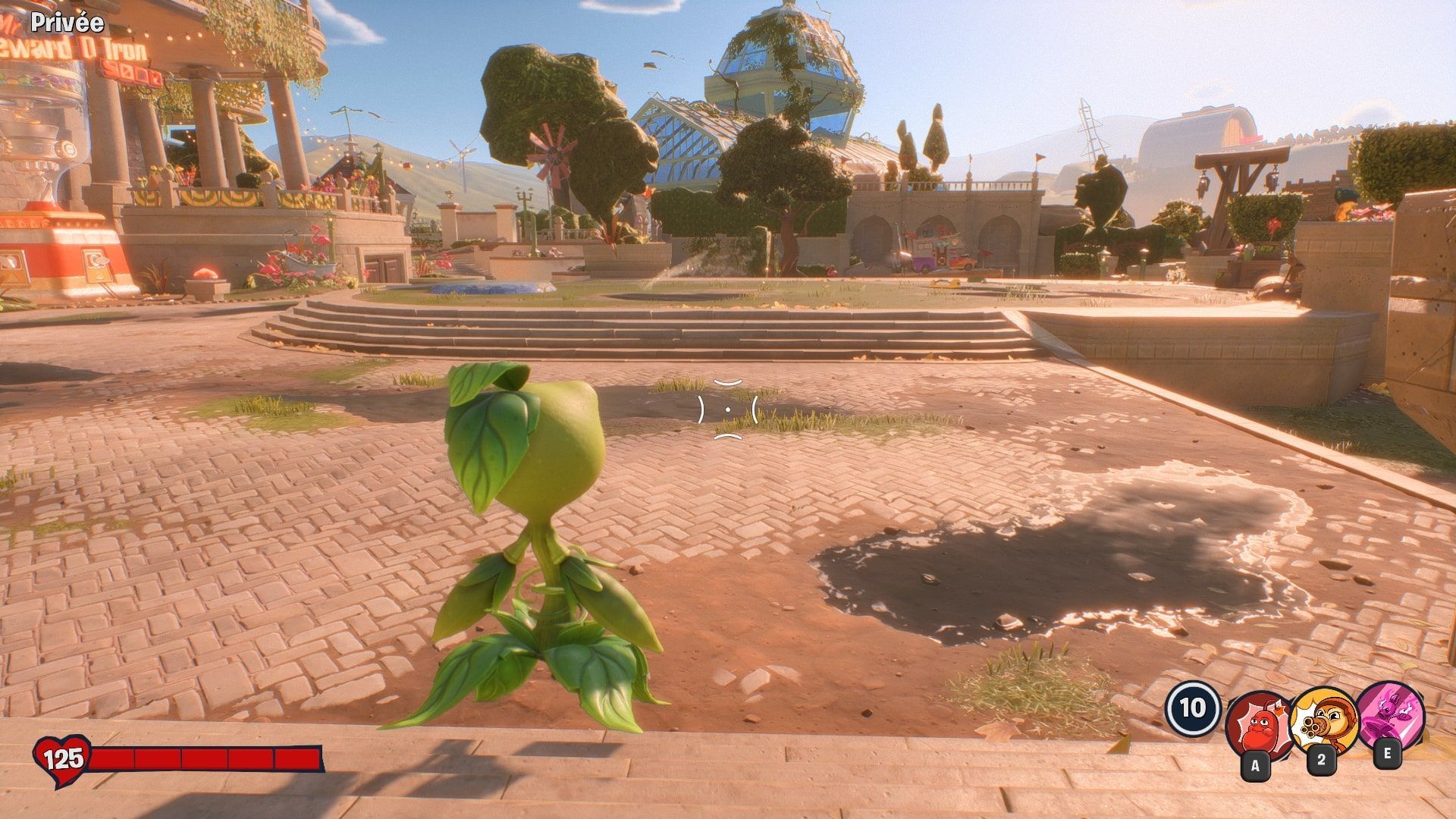Click the neon 9000 sign below the marquee

click(x=132, y=73)
